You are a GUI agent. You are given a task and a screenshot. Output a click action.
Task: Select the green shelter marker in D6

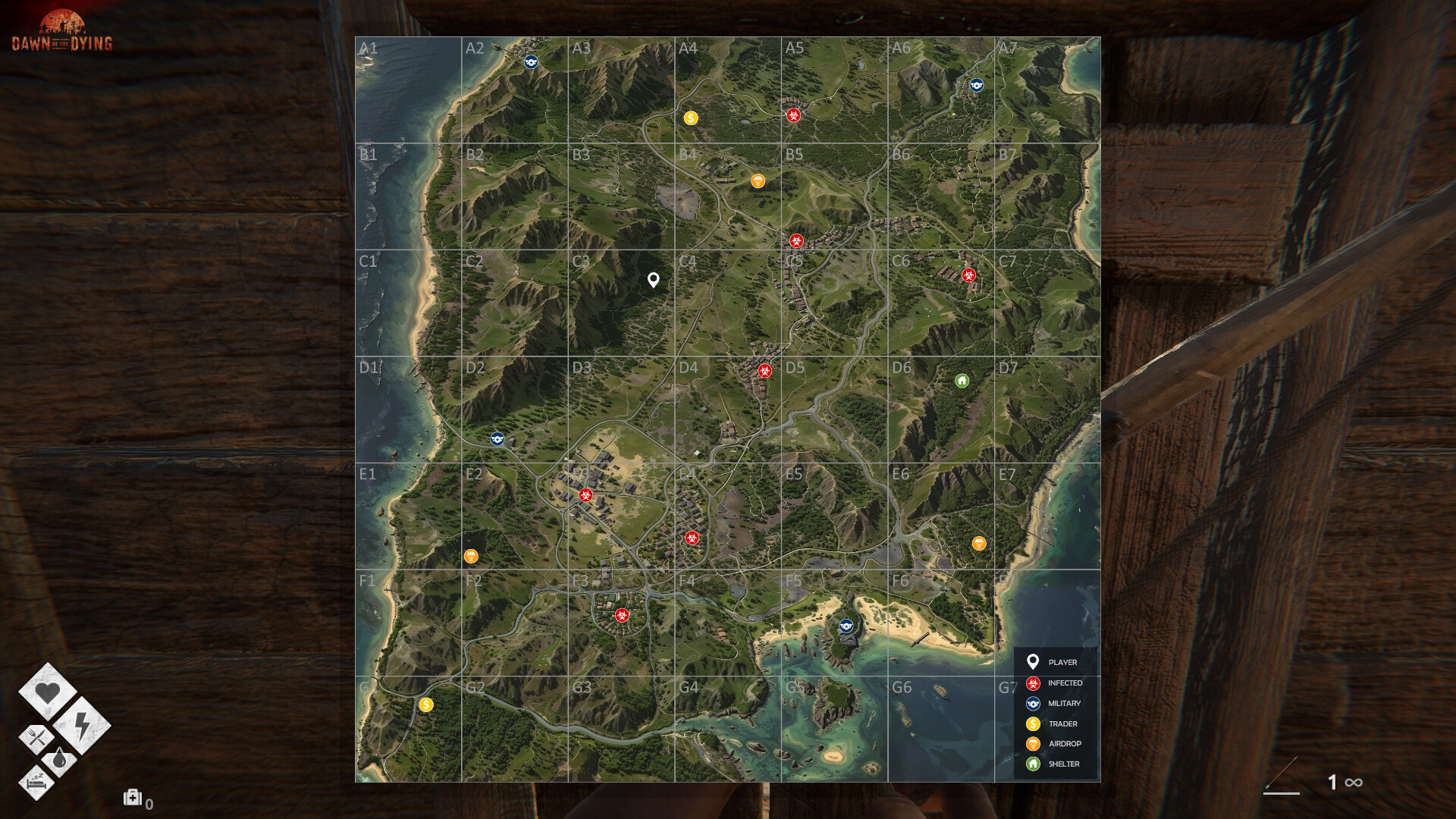961,381
